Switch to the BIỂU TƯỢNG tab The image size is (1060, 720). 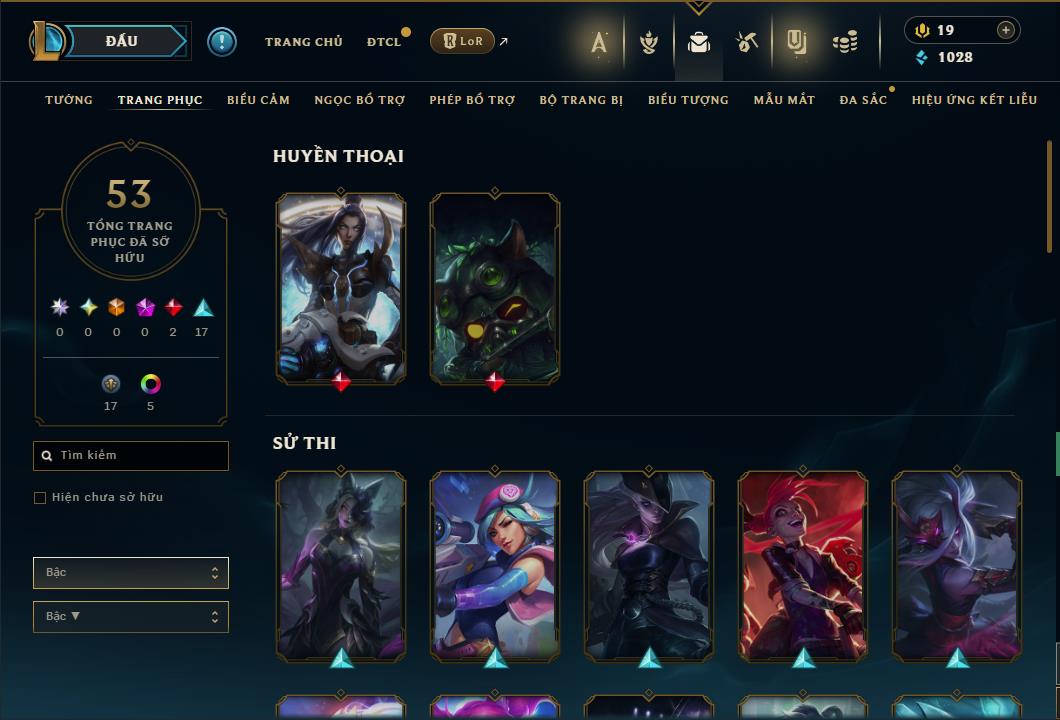pos(688,100)
